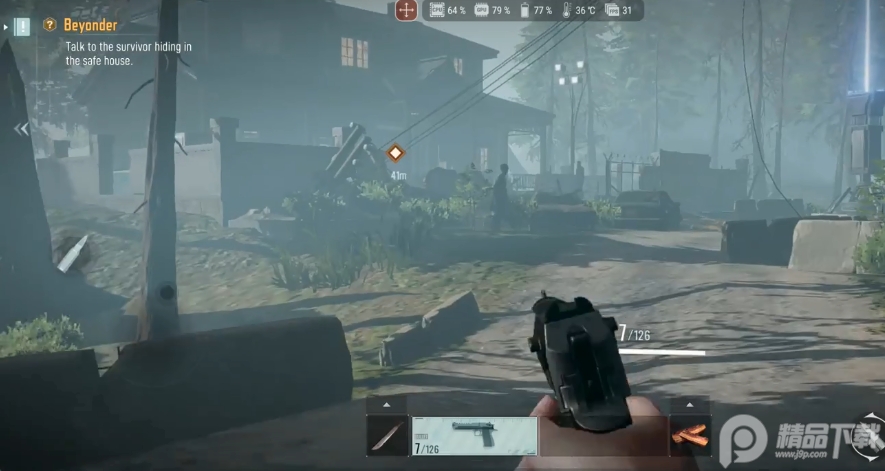The image size is (885, 471).
Task: Tap the exclamation mark quest tab
Action: click(x=21, y=26)
